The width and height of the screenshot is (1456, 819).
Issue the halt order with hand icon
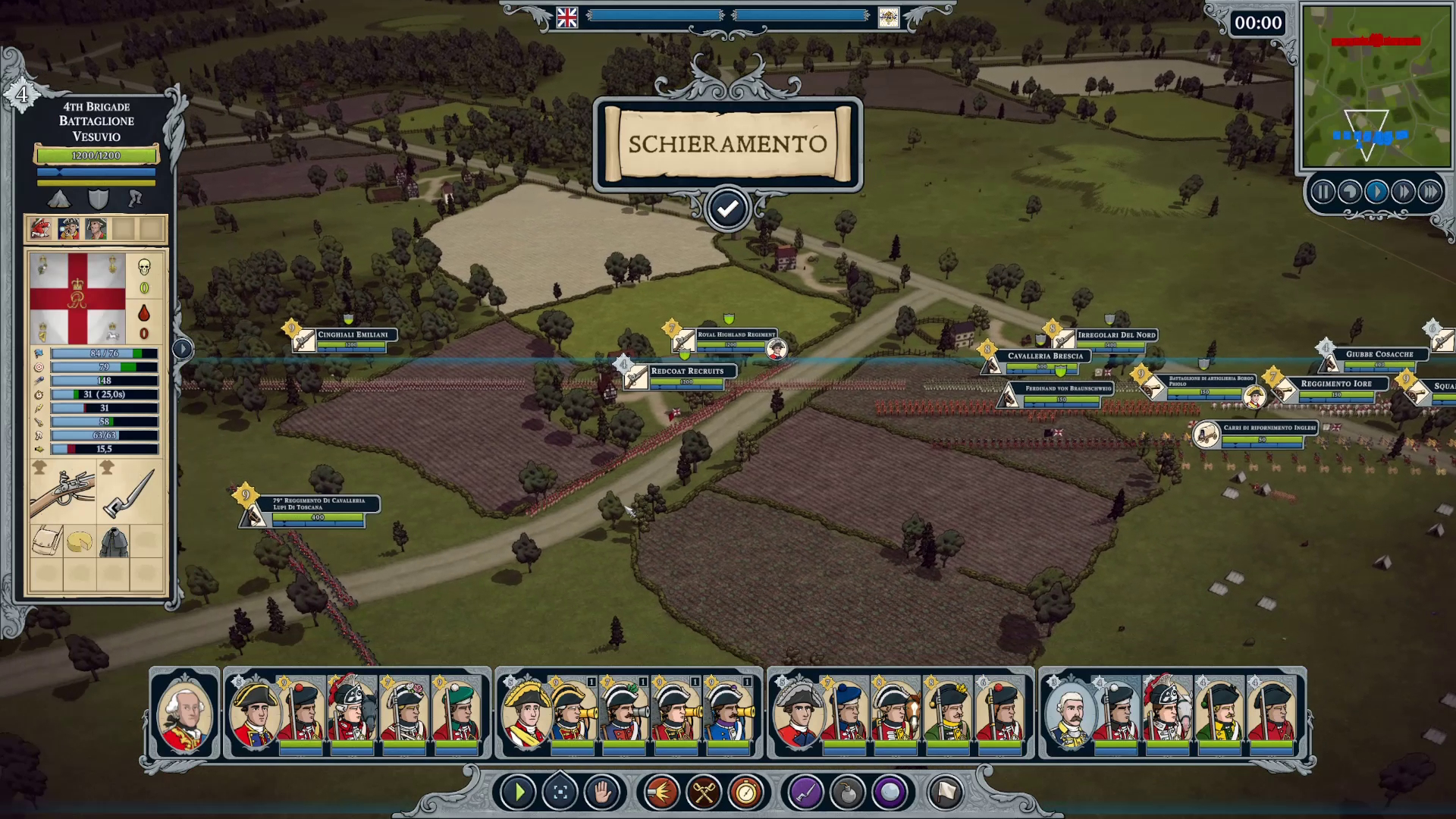click(602, 792)
